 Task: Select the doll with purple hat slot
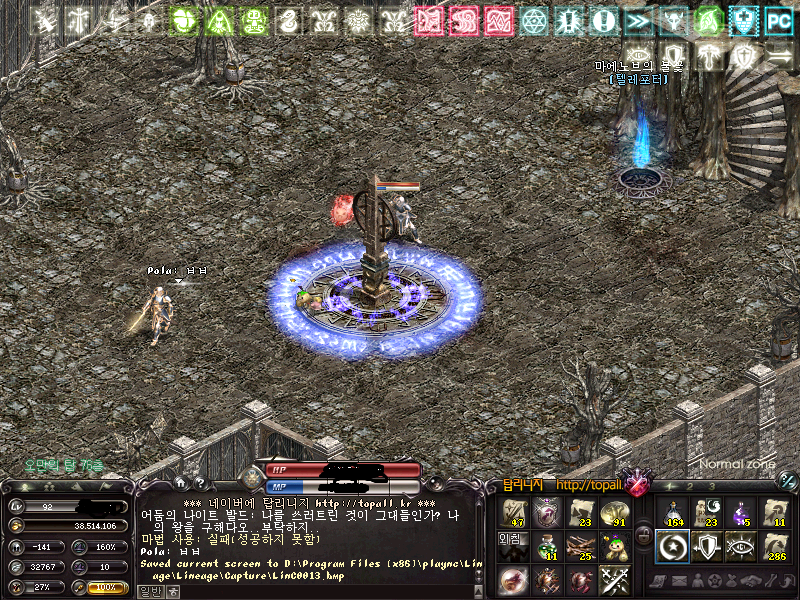[615, 545]
